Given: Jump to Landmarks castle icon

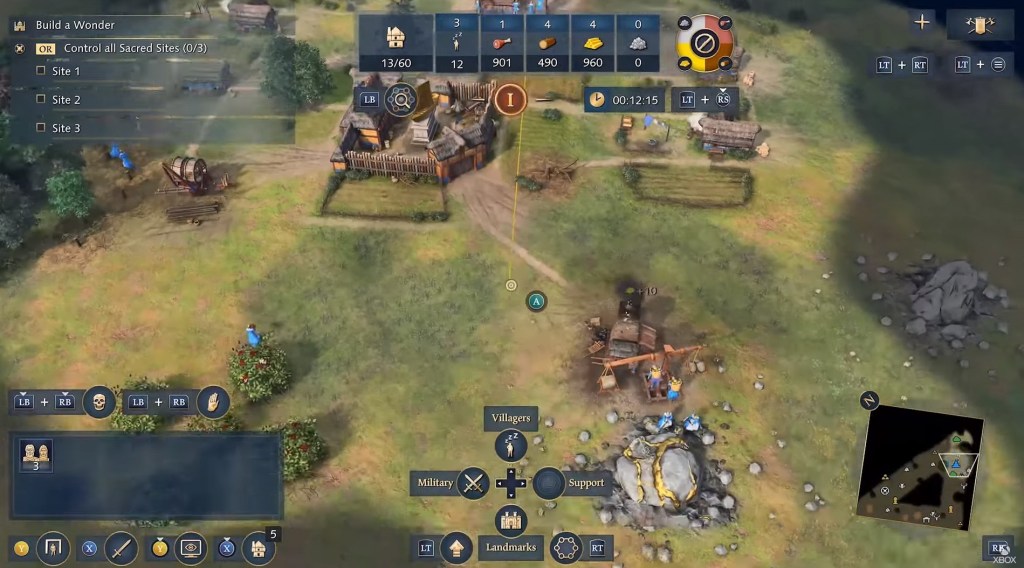Looking at the screenshot, I should [x=511, y=521].
